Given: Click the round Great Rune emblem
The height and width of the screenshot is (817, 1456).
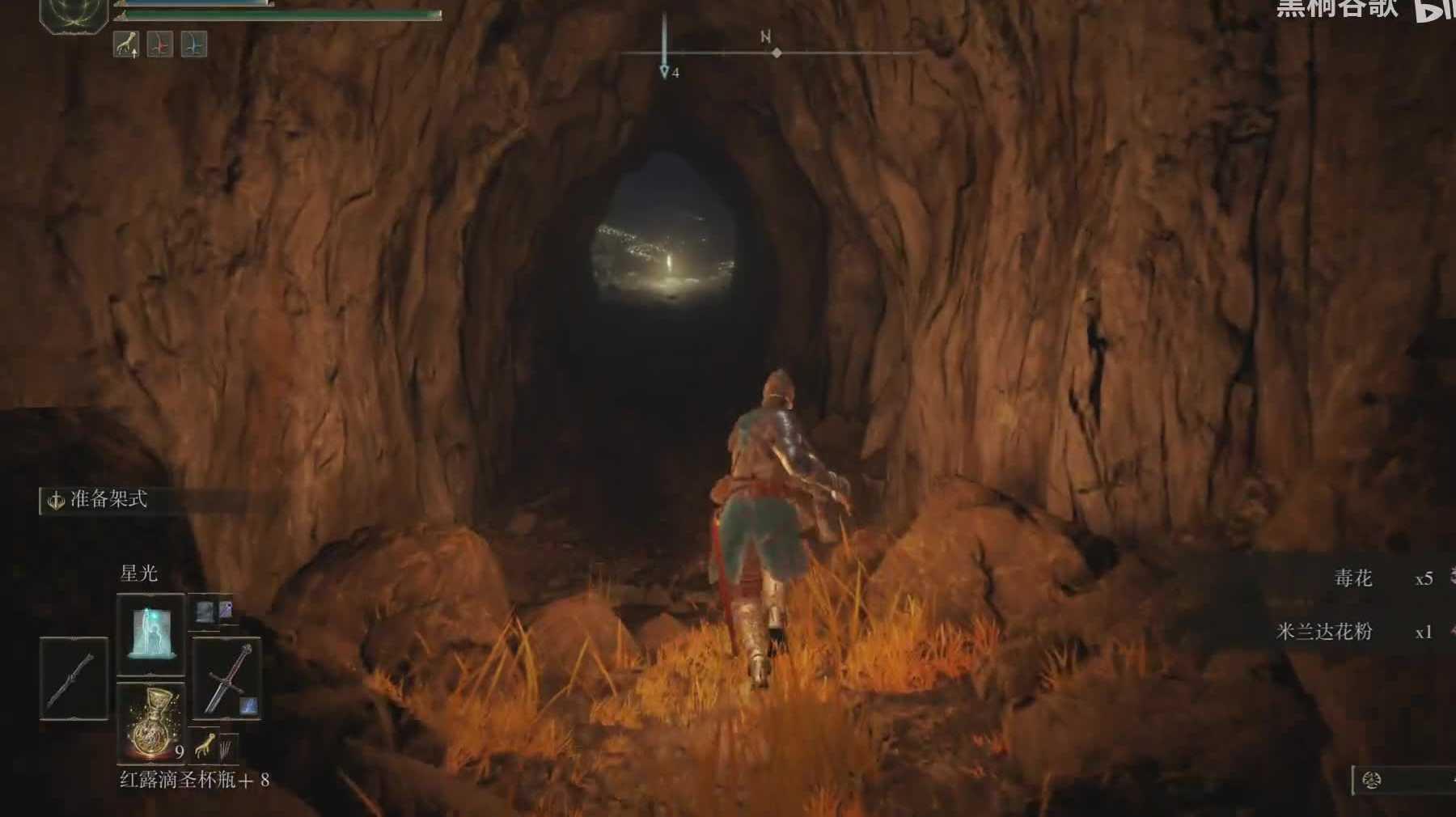Looking at the screenshot, I should [x=74, y=13].
